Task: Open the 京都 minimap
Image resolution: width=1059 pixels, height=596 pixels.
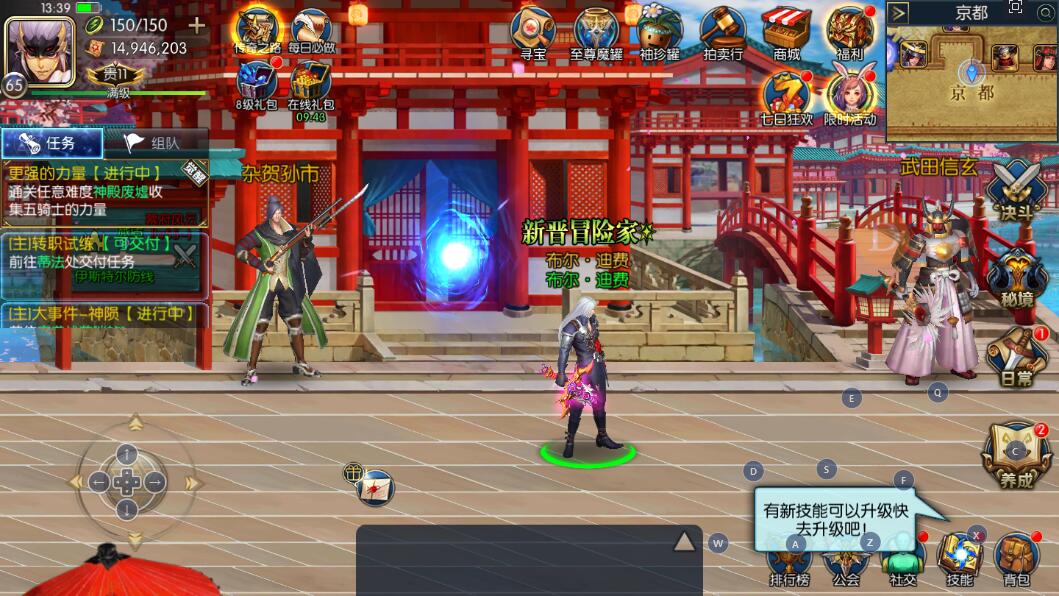Action: 971,82
